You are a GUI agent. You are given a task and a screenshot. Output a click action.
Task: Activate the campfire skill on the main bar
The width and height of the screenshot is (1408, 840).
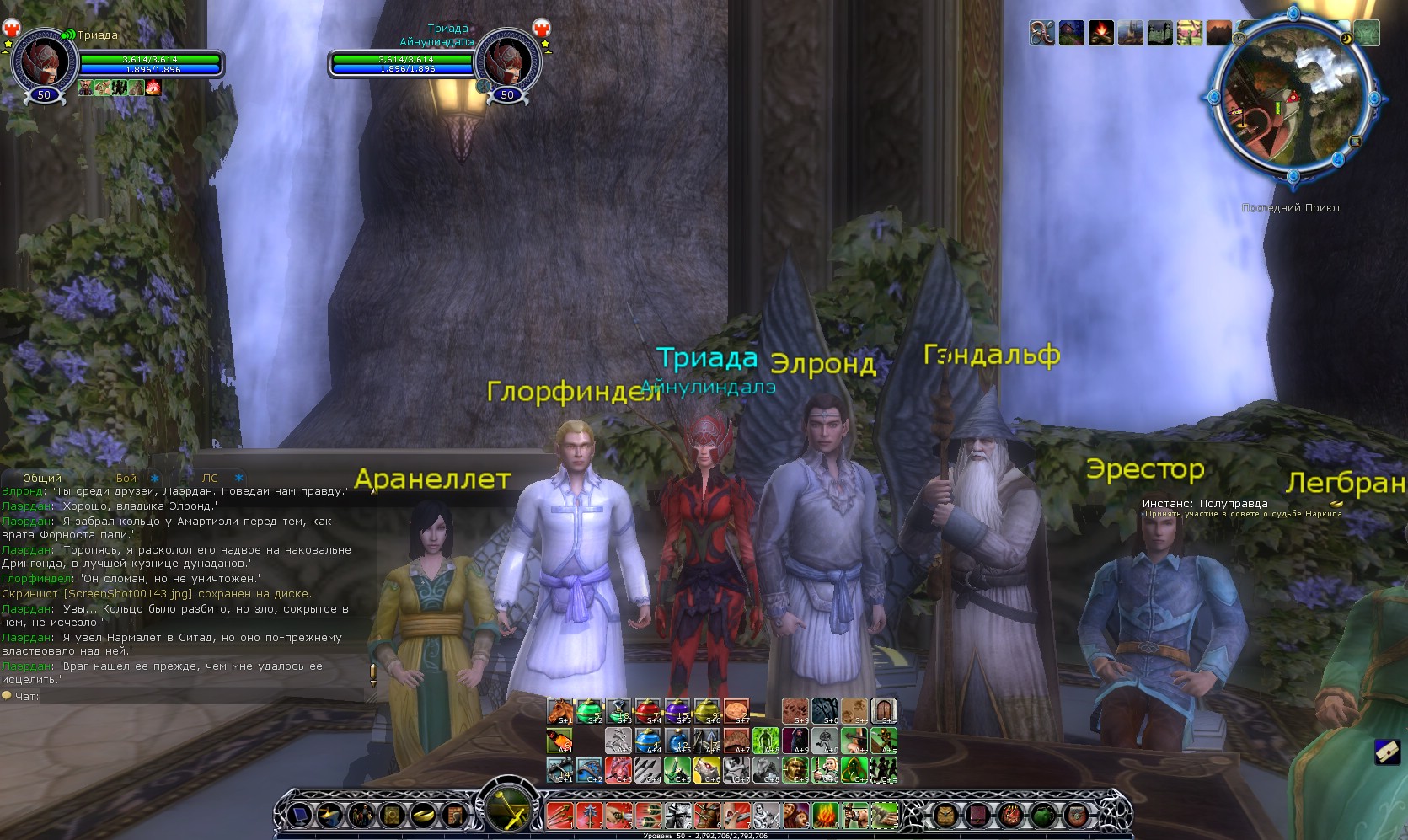click(827, 816)
